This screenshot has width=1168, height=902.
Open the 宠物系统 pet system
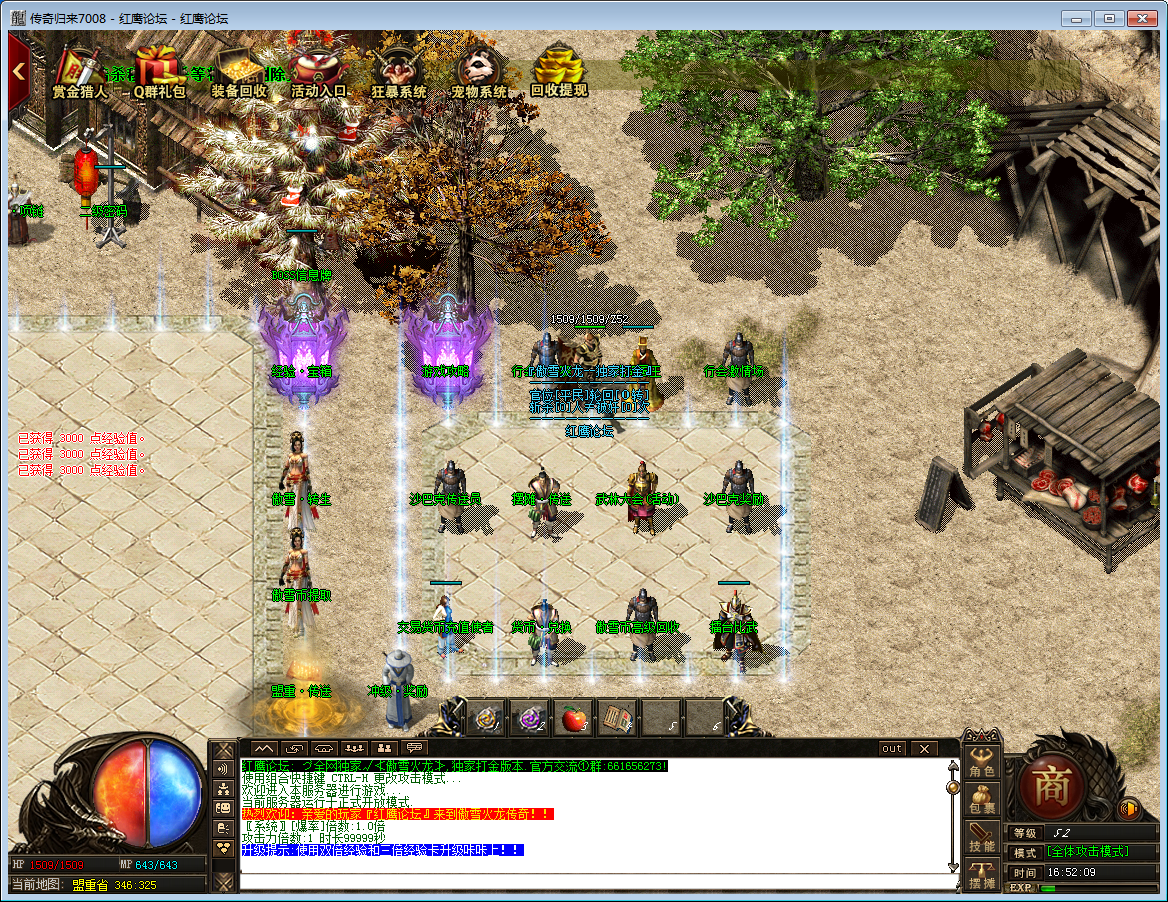click(479, 69)
